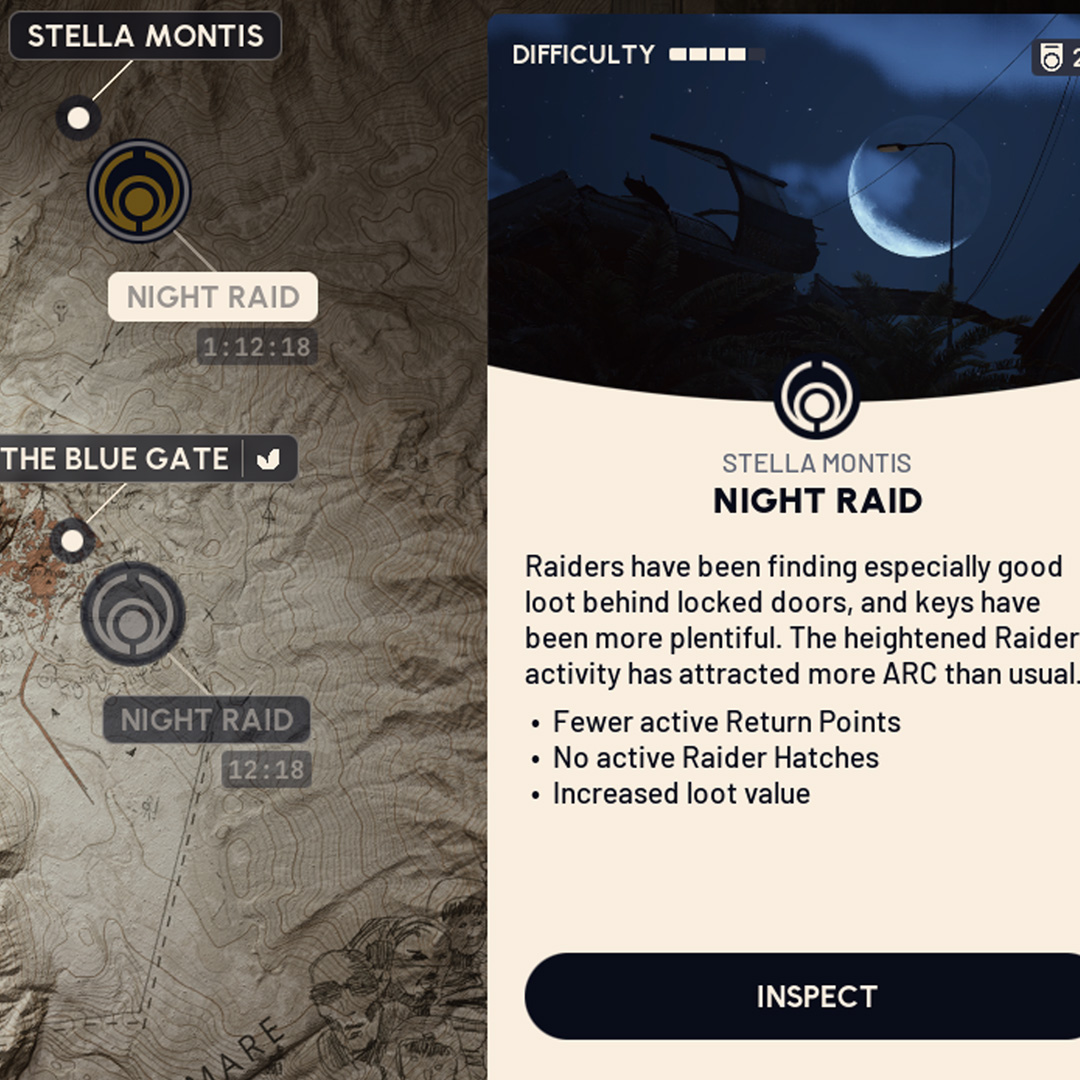Image resolution: width=1080 pixels, height=1080 pixels.
Task: Choose the gold Night Raid icon marker
Action: coord(139,190)
